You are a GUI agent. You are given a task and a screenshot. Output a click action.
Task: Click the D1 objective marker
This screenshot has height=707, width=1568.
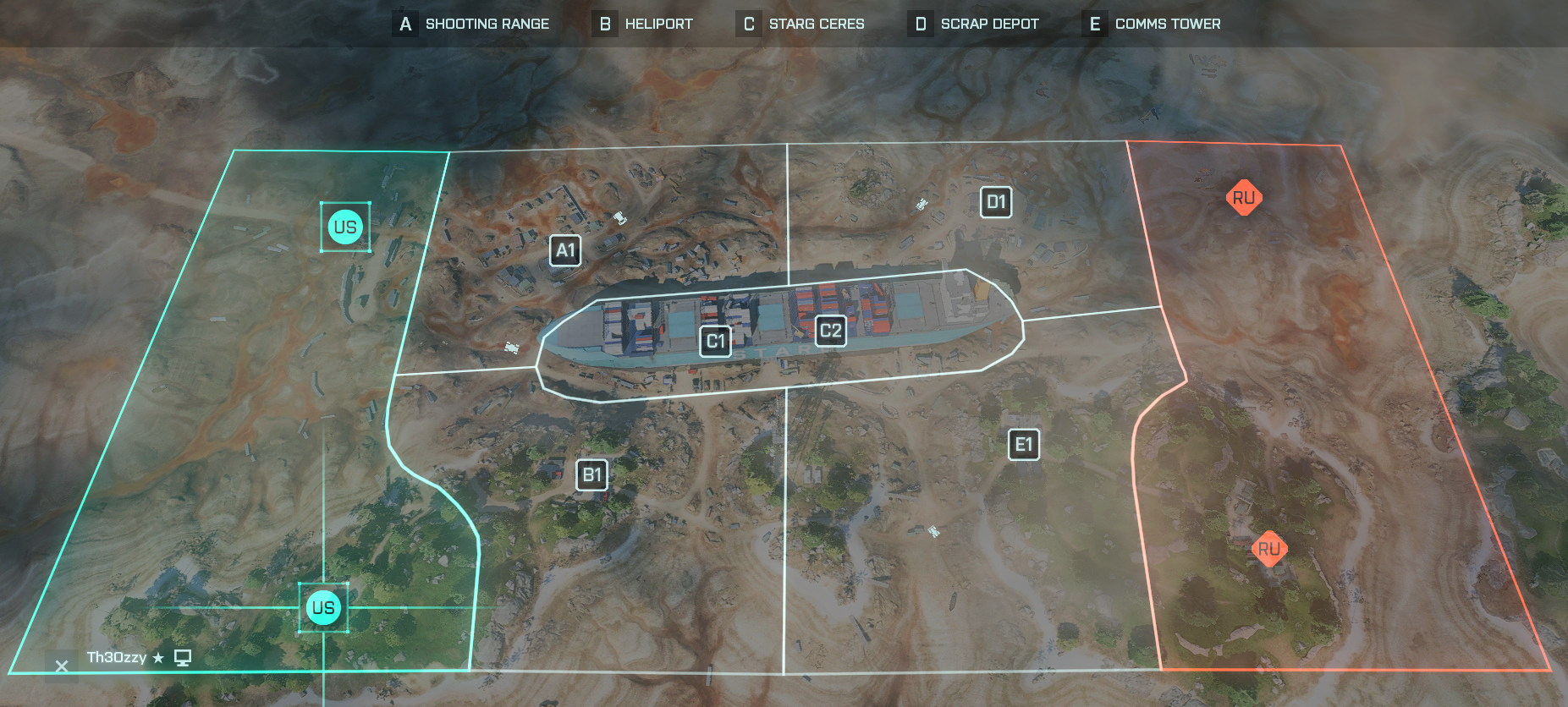(x=995, y=202)
